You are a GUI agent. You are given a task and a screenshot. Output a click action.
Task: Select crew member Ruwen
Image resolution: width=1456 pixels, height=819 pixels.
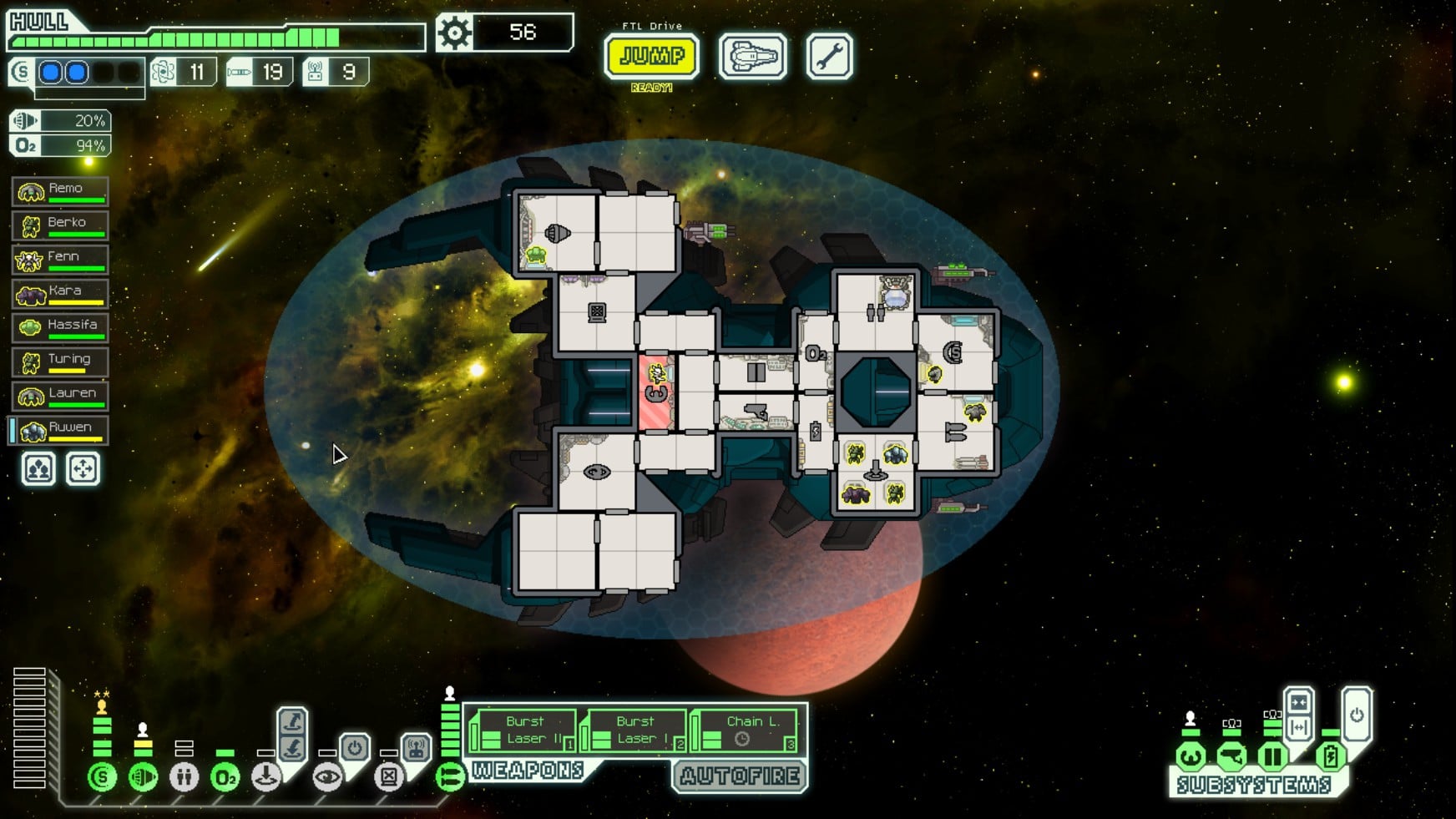[60, 431]
